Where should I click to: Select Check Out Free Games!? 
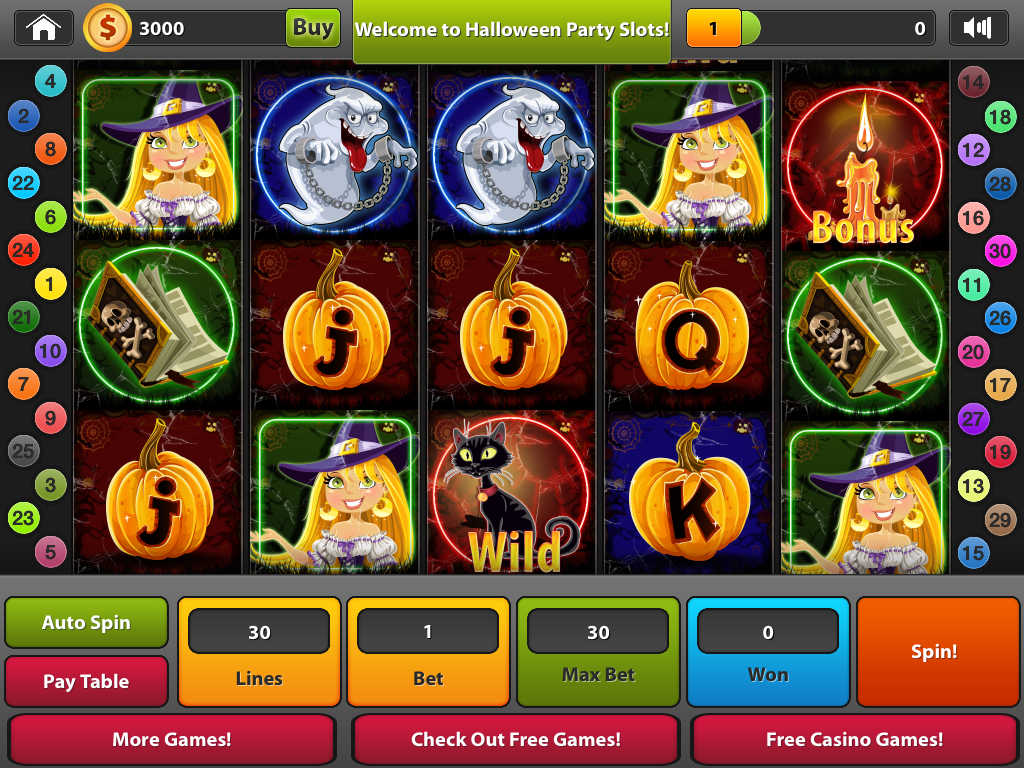tap(515, 740)
